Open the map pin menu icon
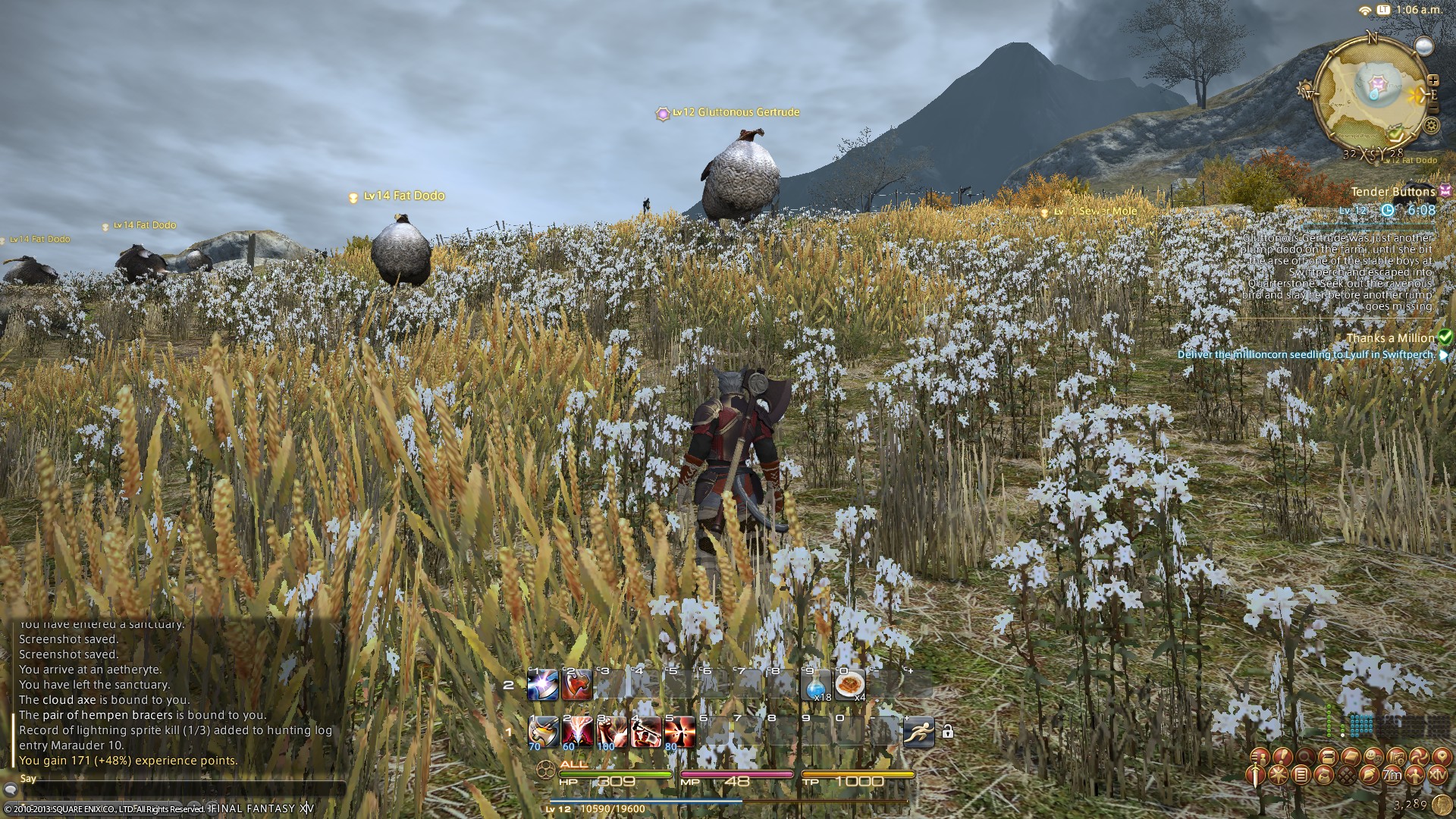The height and width of the screenshot is (819, 1456). (1441, 757)
